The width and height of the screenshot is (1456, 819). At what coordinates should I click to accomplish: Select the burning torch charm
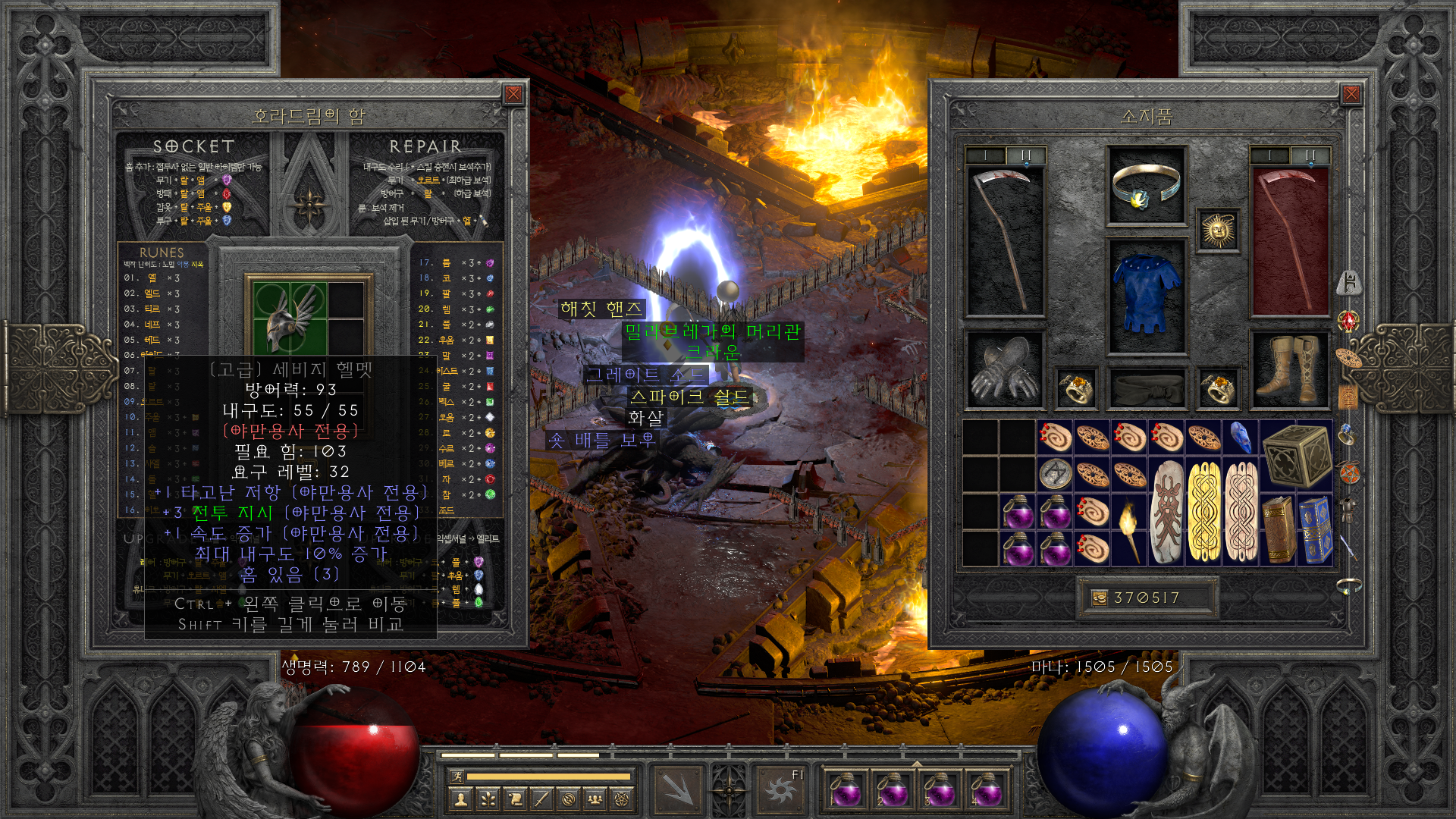pos(1129,529)
